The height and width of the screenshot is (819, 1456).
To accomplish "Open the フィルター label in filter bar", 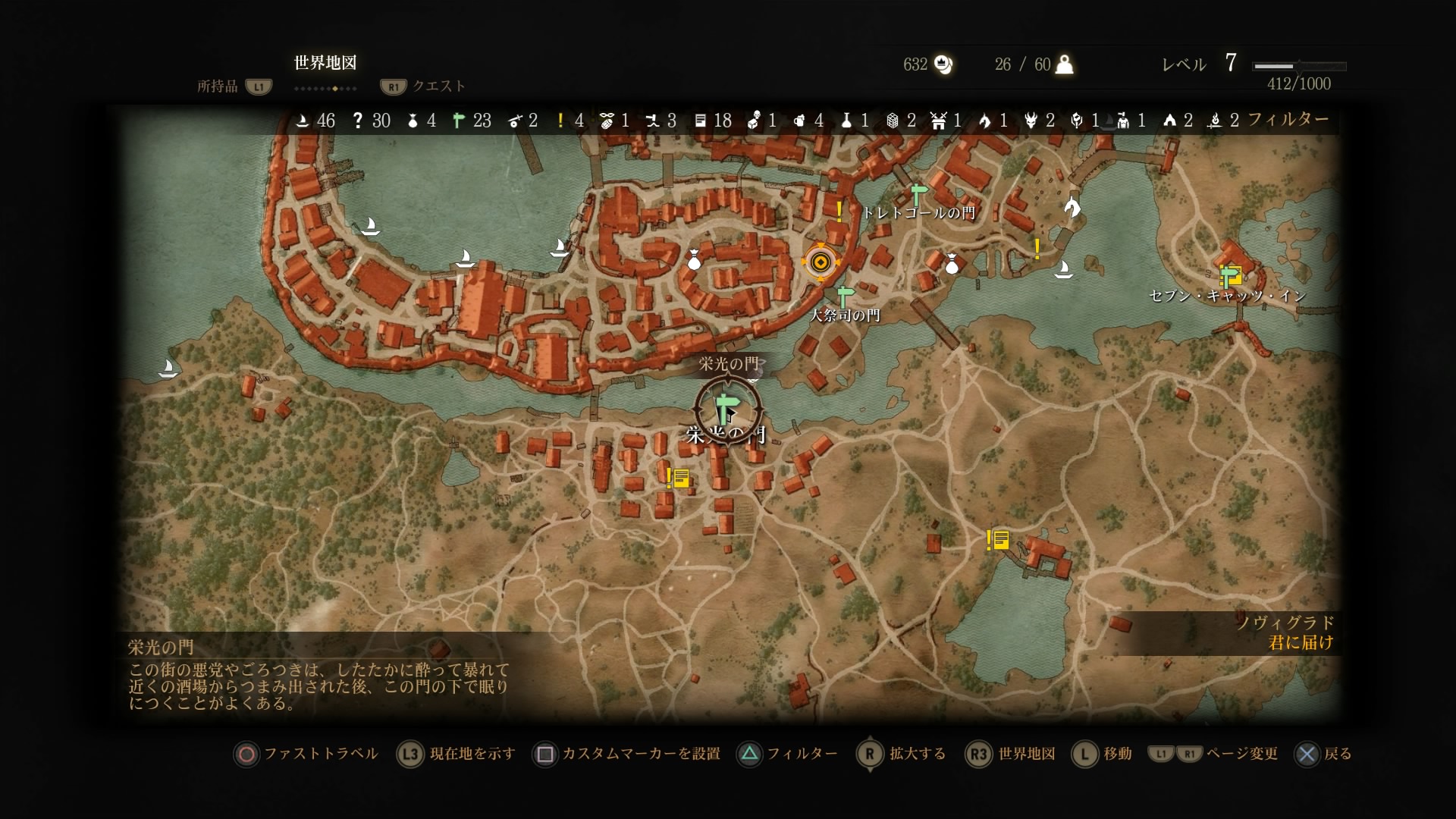I will 1288,119.
